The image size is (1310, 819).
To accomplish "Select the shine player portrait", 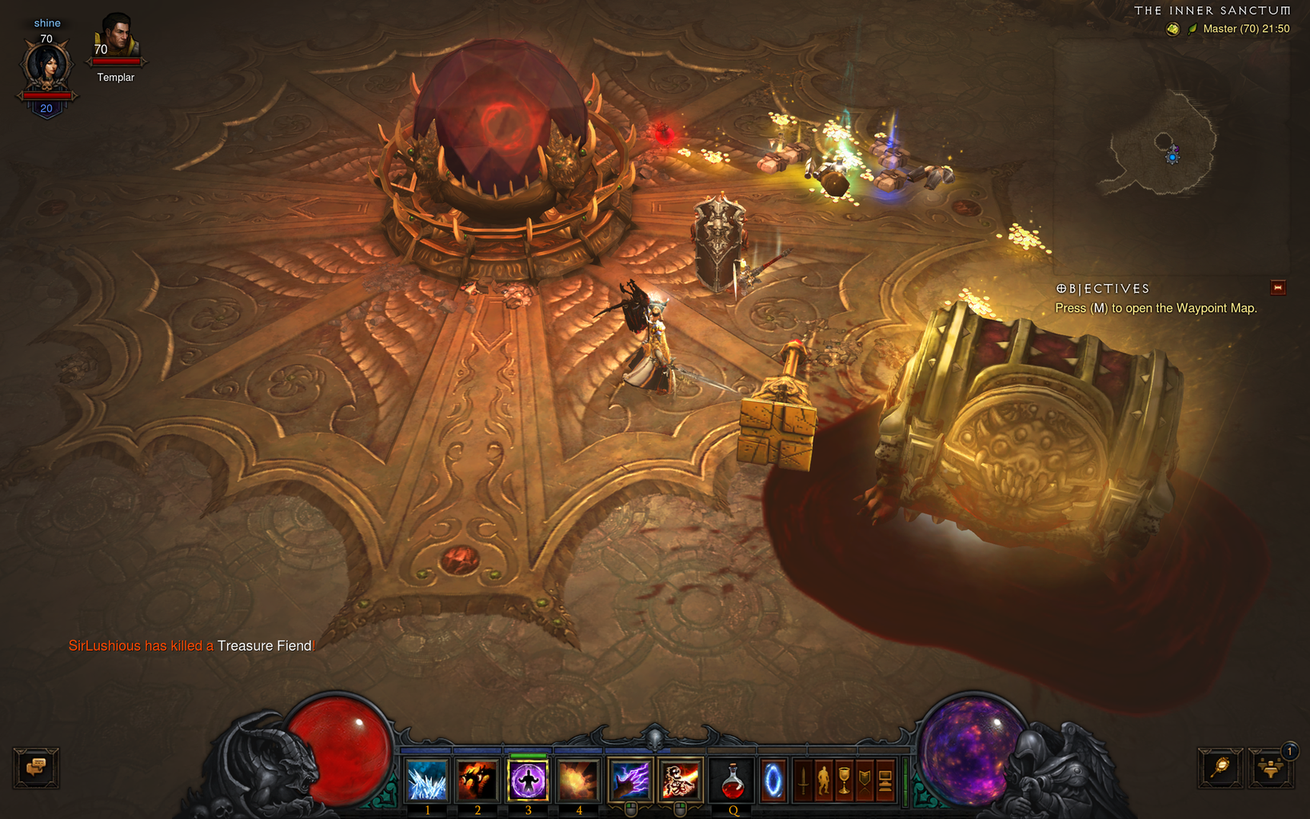I will [46, 67].
